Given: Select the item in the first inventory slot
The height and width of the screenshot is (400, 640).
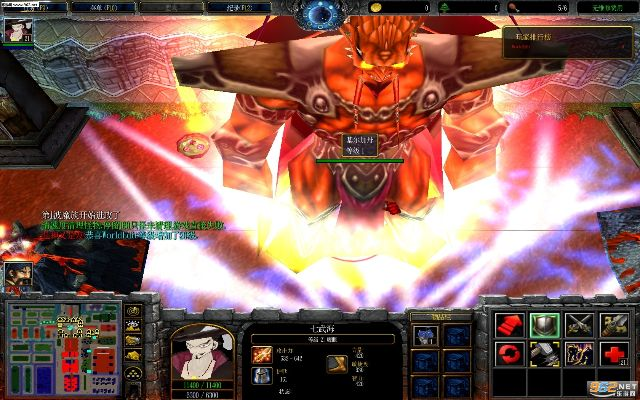Looking at the screenshot, I should [x=425, y=335].
